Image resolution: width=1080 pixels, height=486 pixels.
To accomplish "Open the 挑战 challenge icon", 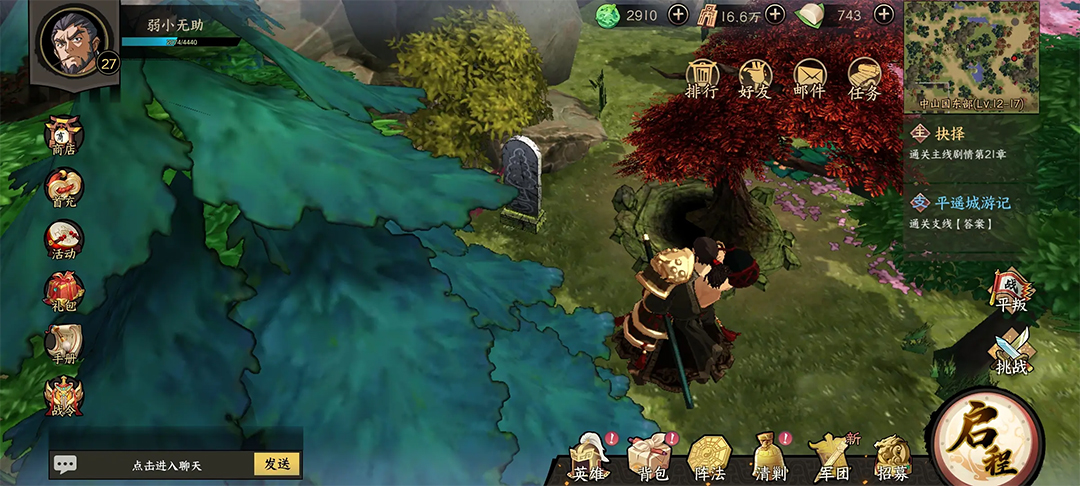I will [1011, 353].
